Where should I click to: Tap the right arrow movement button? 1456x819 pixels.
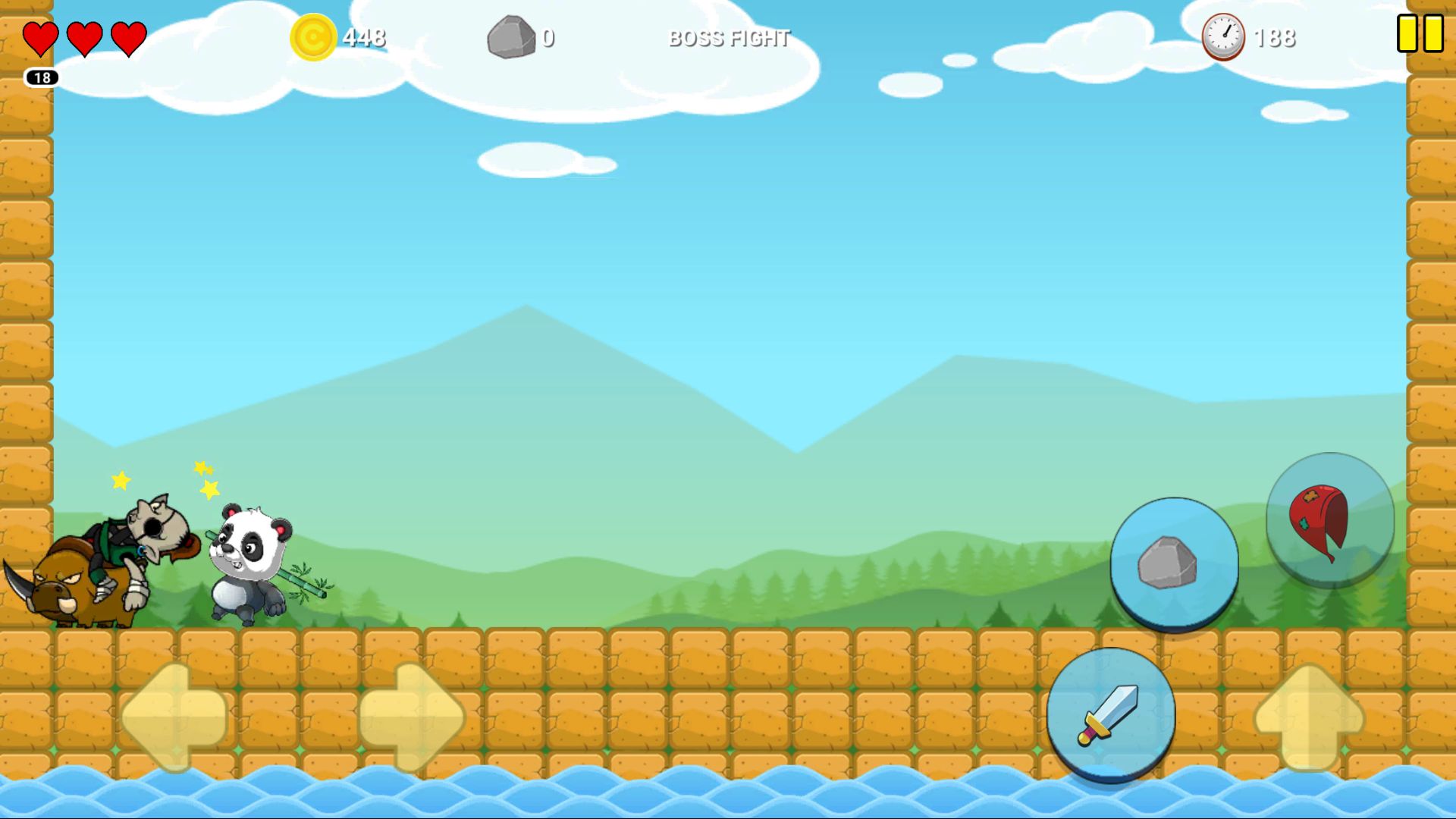point(412,717)
